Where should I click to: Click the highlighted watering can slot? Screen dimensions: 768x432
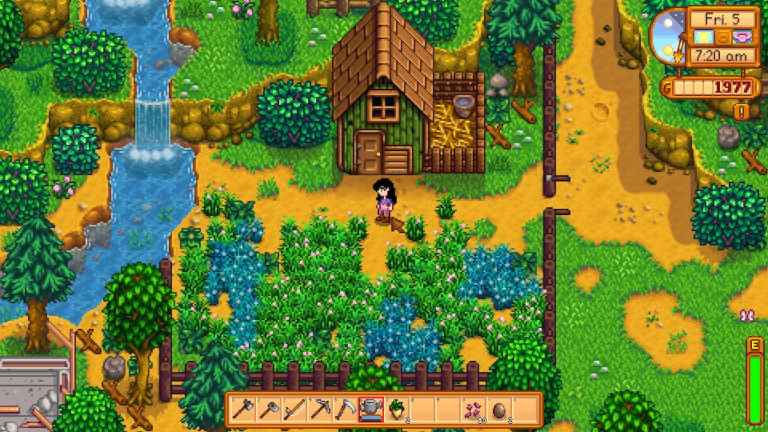(x=370, y=409)
